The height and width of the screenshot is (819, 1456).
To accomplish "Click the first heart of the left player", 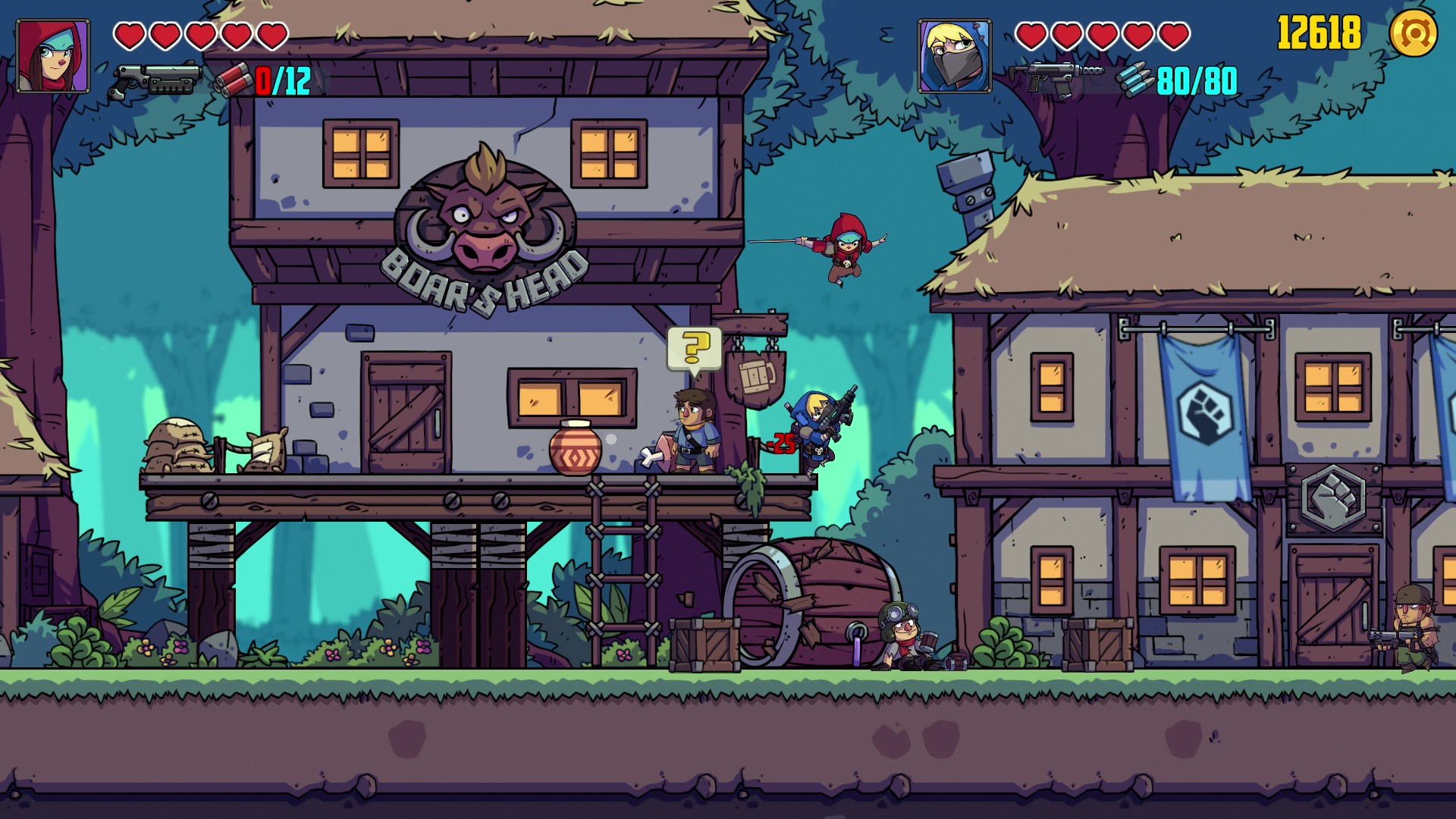I will click(130, 35).
